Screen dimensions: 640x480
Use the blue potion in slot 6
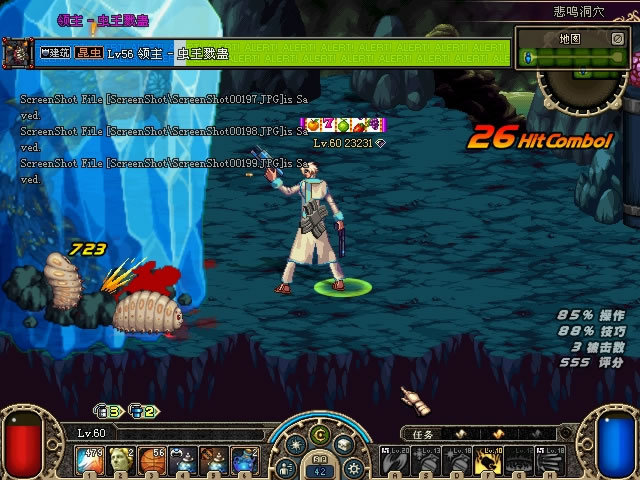coord(245,461)
